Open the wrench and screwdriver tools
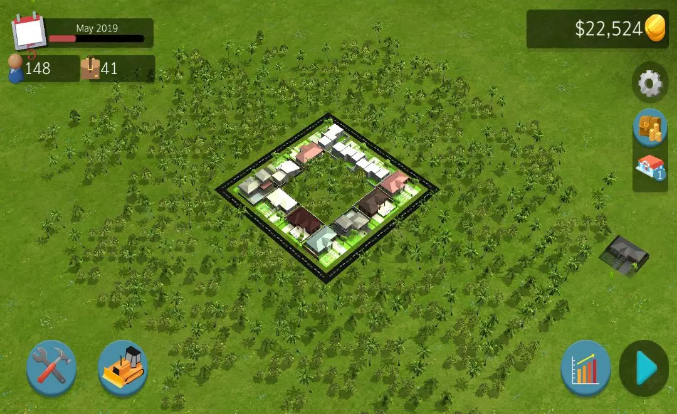Screen dimensions: 677x414 (x=50, y=367)
